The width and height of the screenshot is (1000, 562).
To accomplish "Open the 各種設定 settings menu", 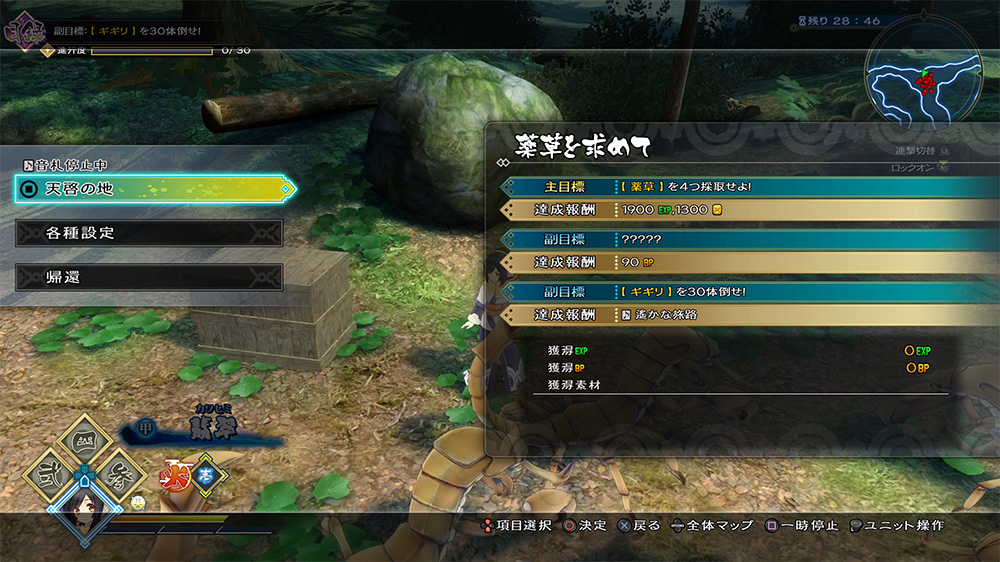I will point(150,233).
